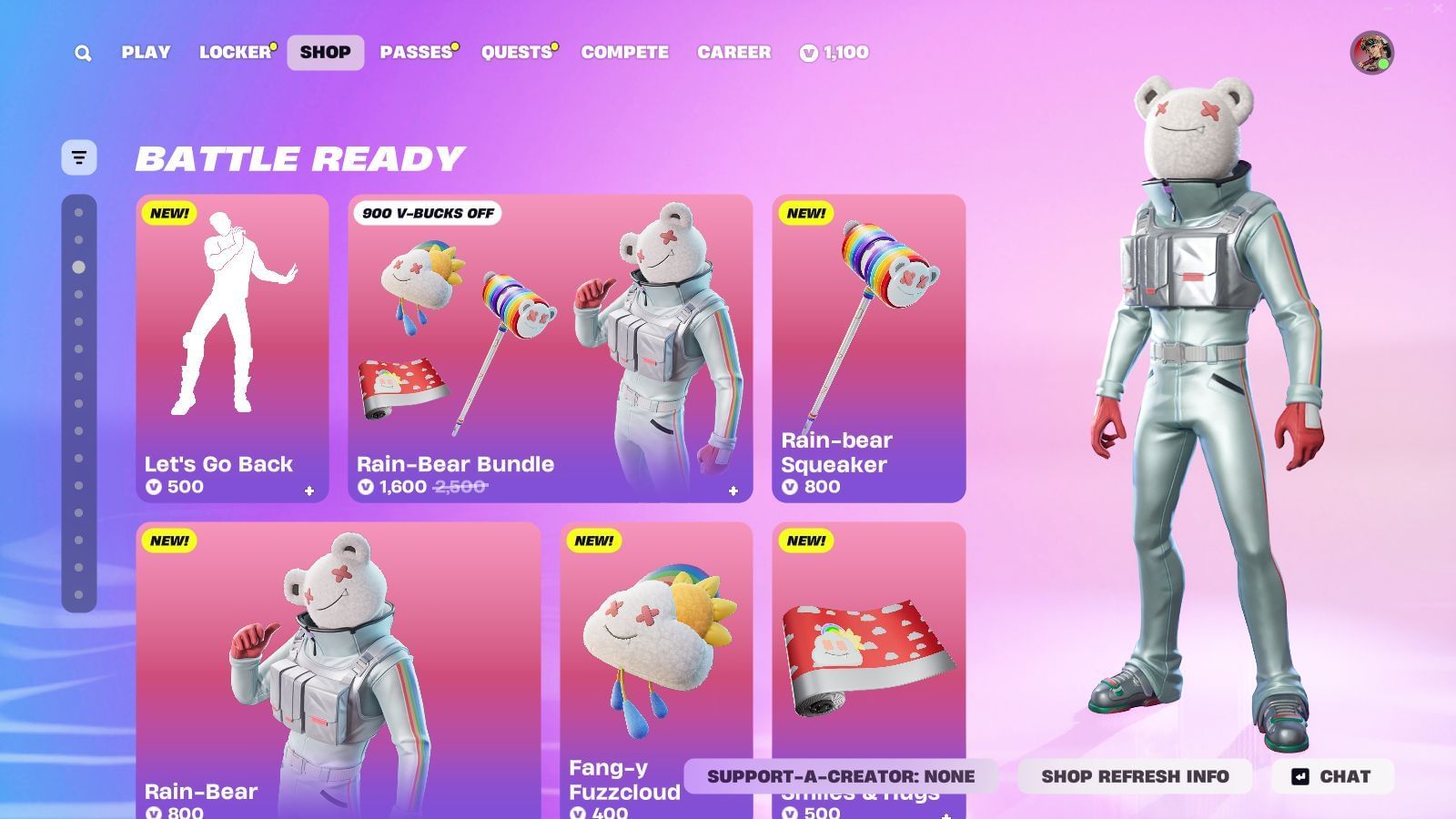
Task: Select PLAY in the top menu
Action: click(145, 52)
